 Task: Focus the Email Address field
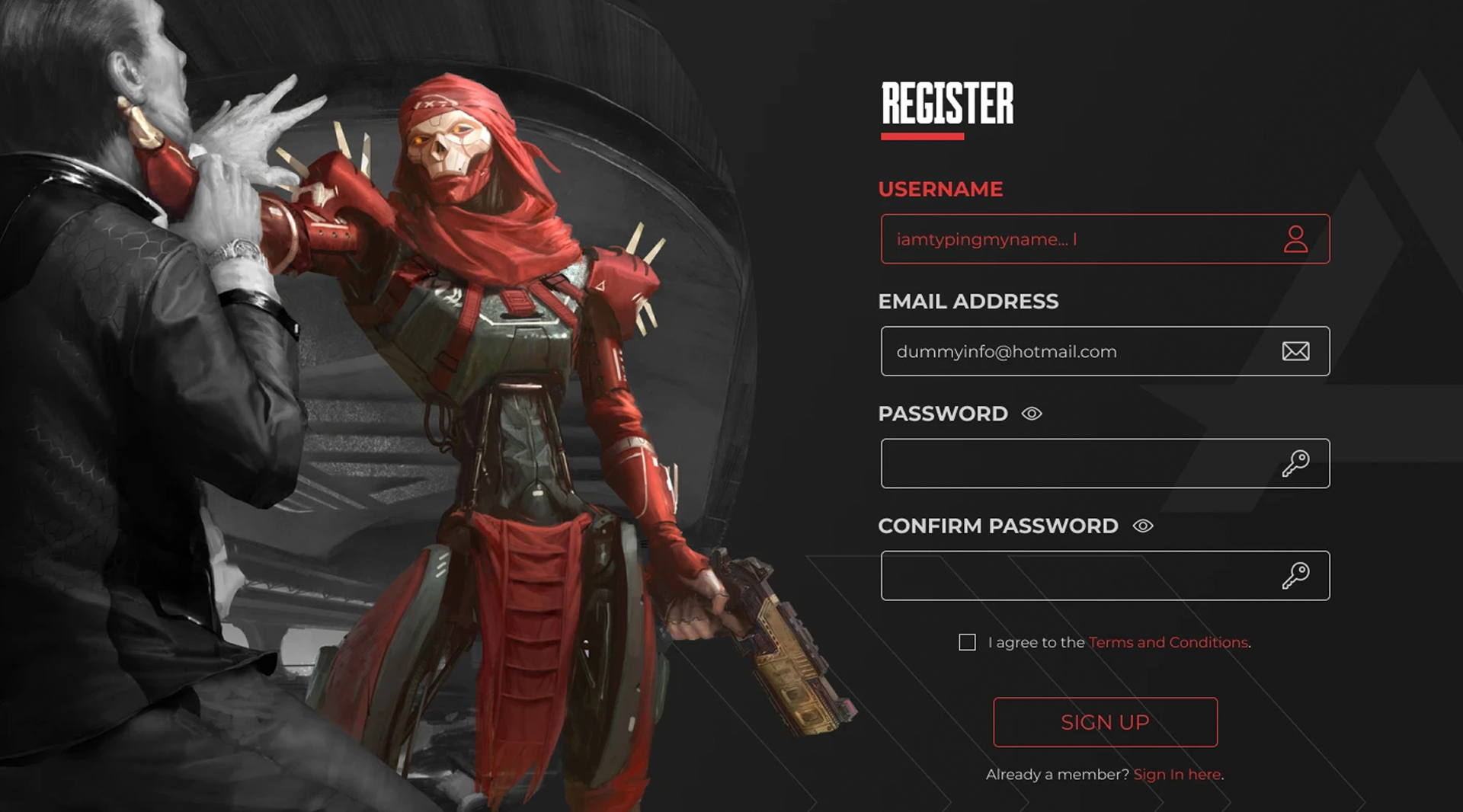[x=1082, y=351]
